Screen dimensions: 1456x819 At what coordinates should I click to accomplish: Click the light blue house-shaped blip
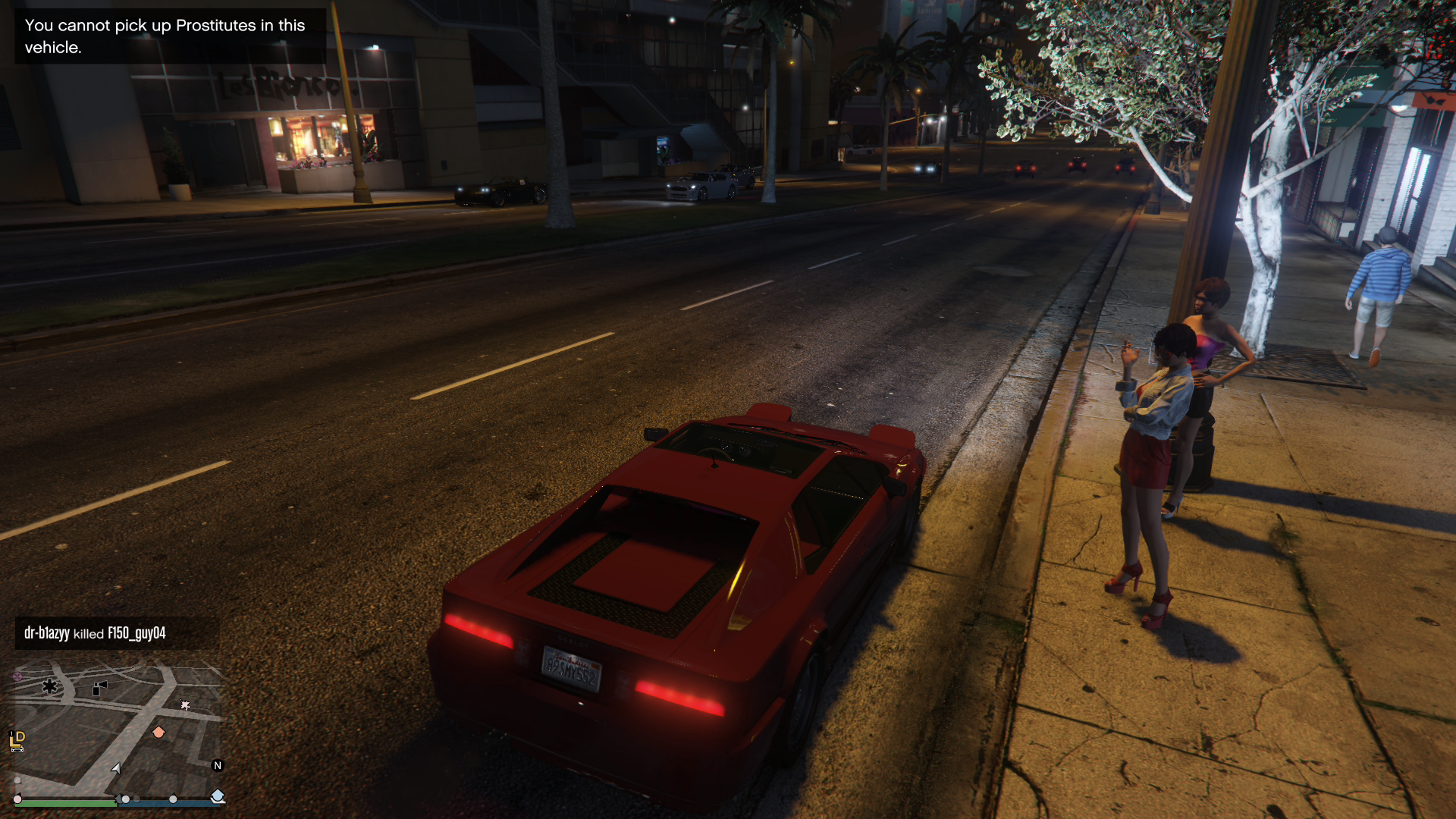[x=218, y=795]
